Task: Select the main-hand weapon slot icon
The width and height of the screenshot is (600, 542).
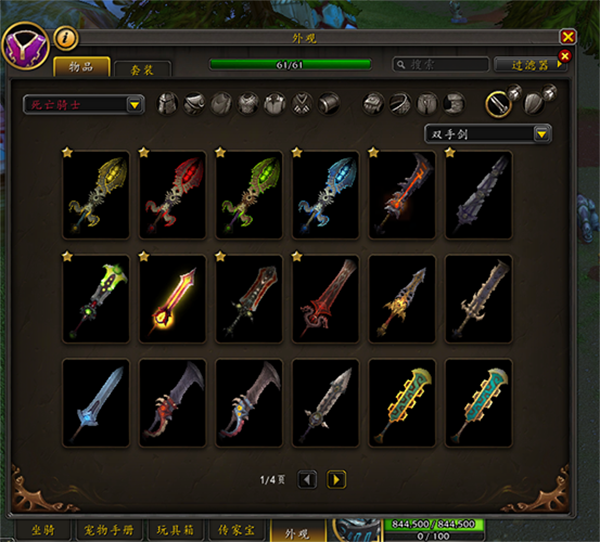Action: click(496, 103)
